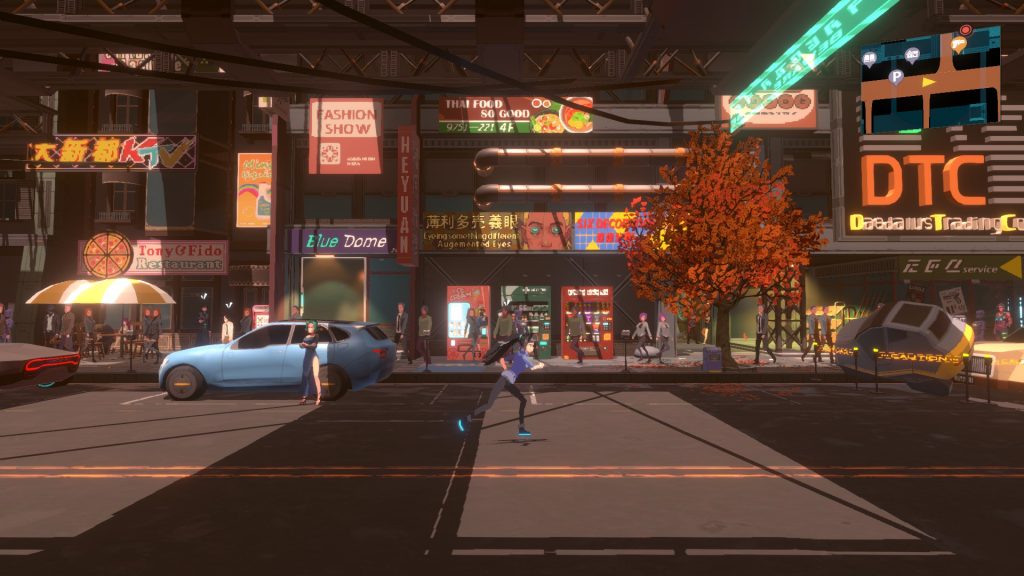Click the red dot marker above minimap
The image size is (1024, 576).
click(x=965, y=30)
